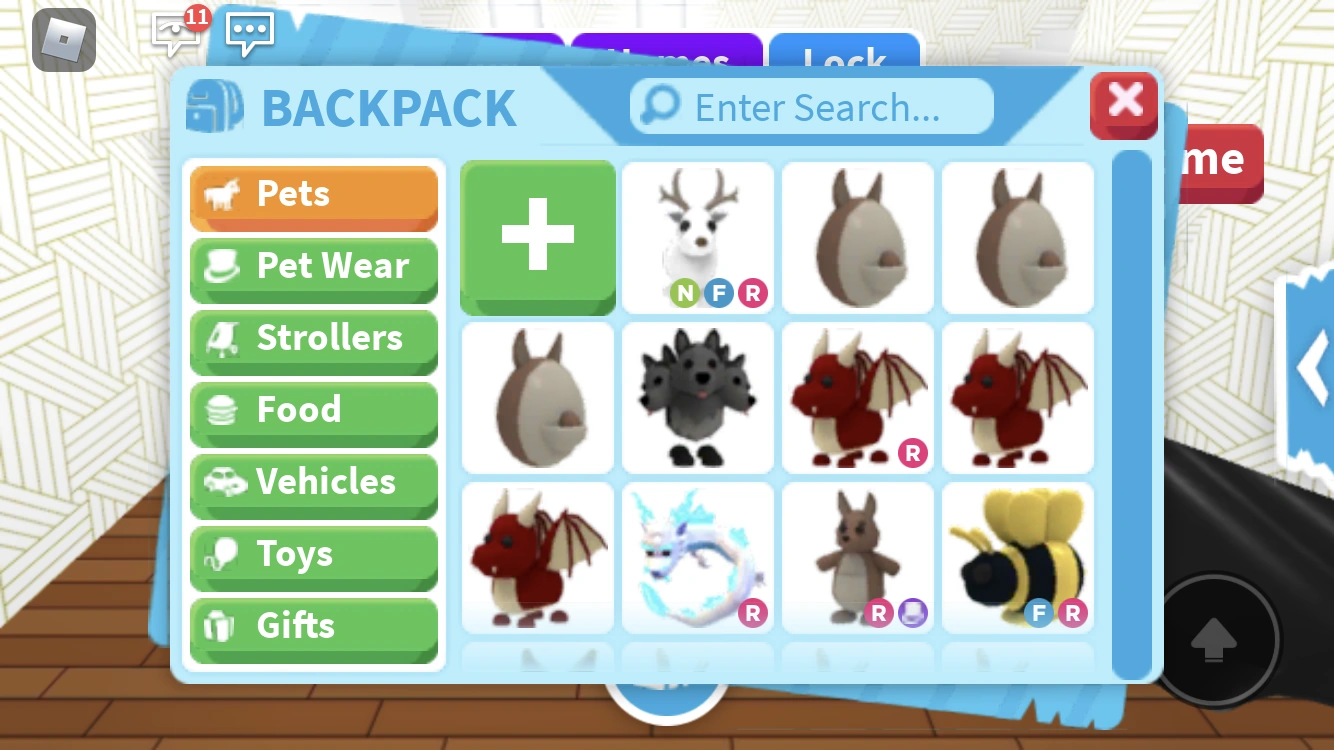The height and width of the screenshot is (750, 1334).
Task: Click the backpack icon in the header
Action: pos(214,105)
